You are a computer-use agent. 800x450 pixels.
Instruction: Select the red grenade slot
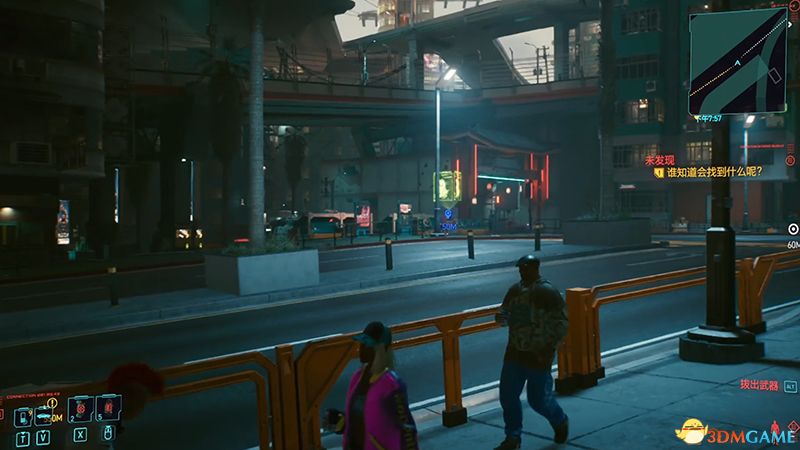tap(107, 407)
